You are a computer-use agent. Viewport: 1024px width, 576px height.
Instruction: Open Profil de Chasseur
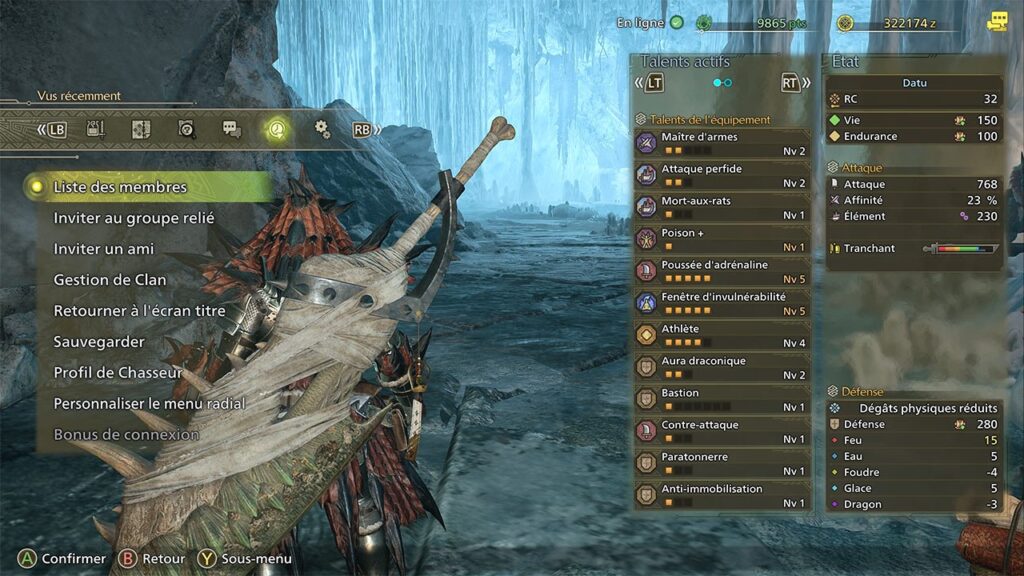click(118, 373)
